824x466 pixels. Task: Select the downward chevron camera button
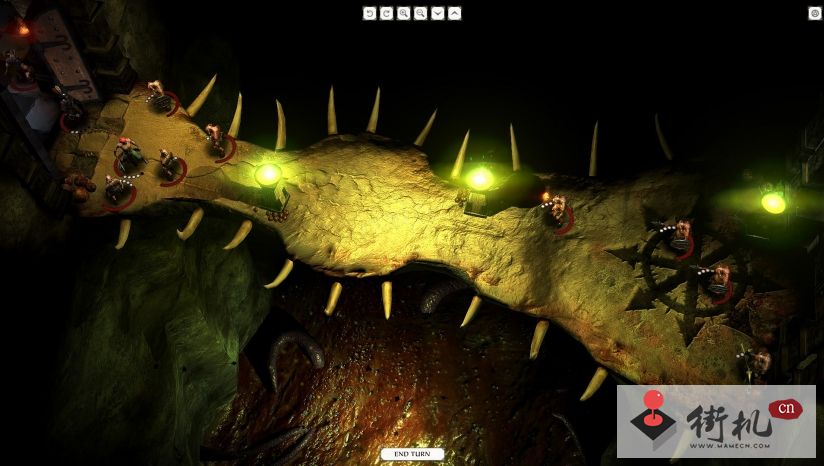(x=437, y=13)
